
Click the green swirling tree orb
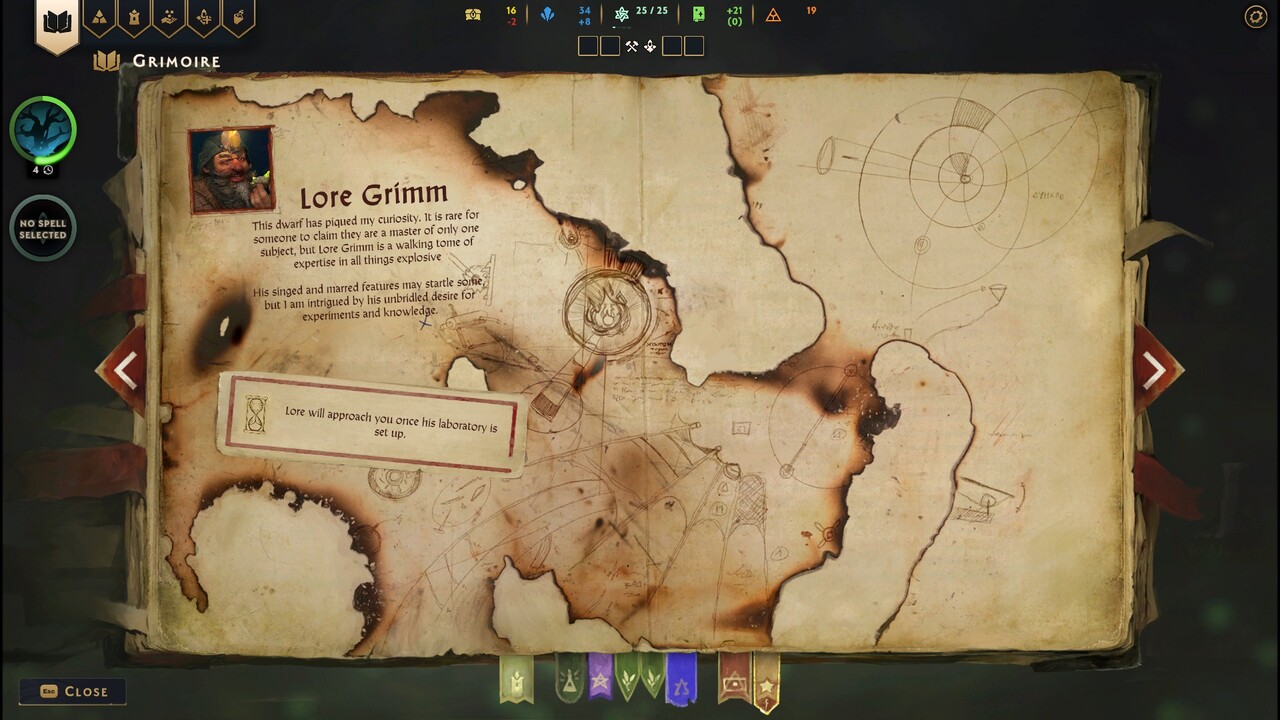pos(43,129)
